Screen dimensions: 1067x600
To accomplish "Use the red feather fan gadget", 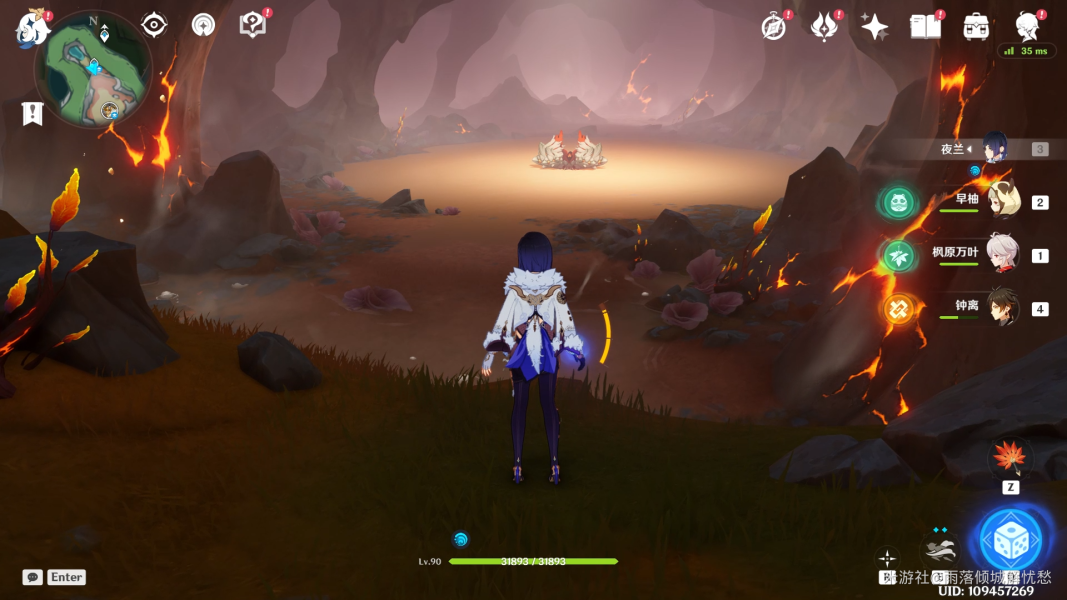I will coord(1010,459).
